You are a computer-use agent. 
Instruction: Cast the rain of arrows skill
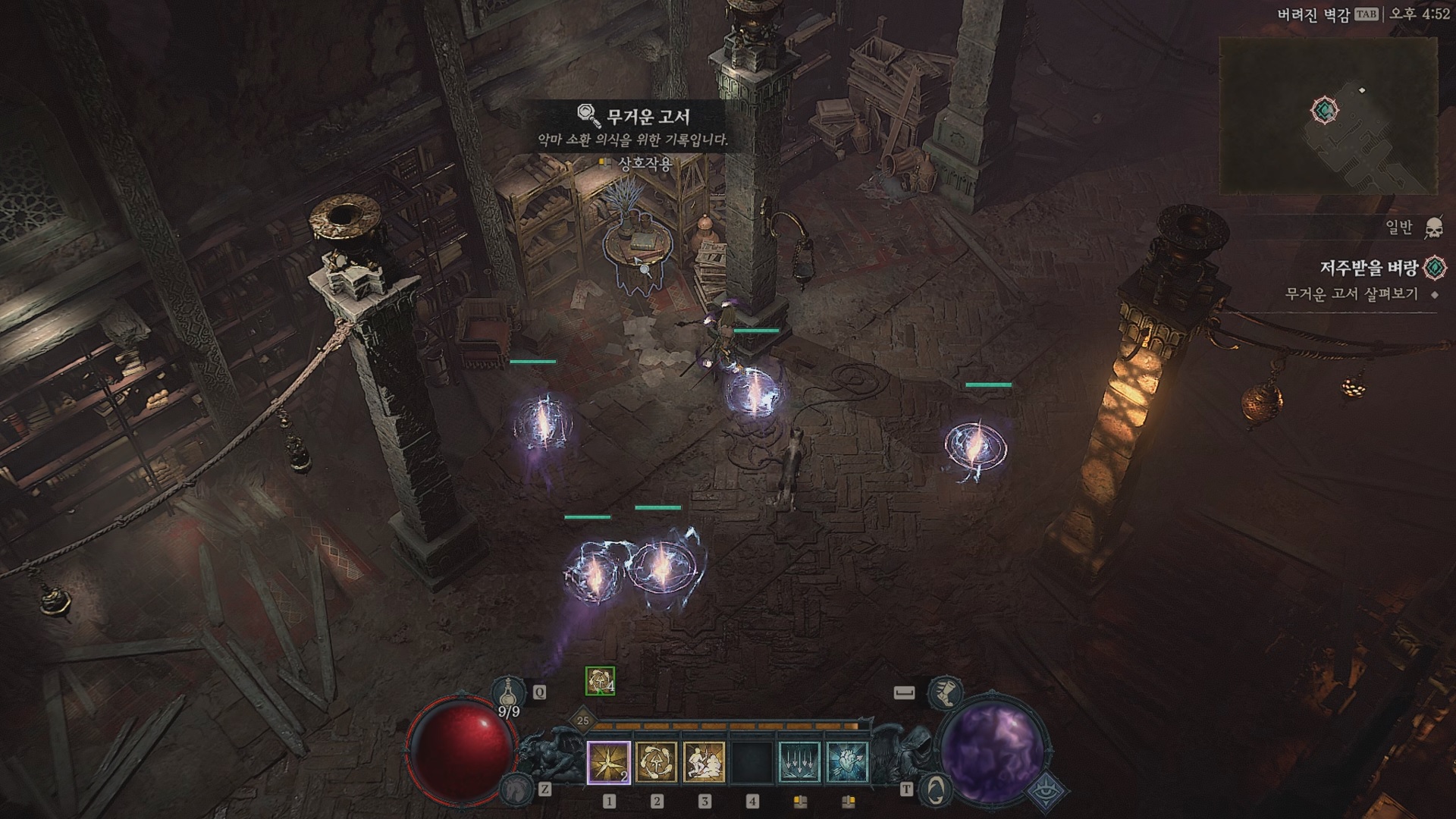pyautogui.click(x=799, y=762)
